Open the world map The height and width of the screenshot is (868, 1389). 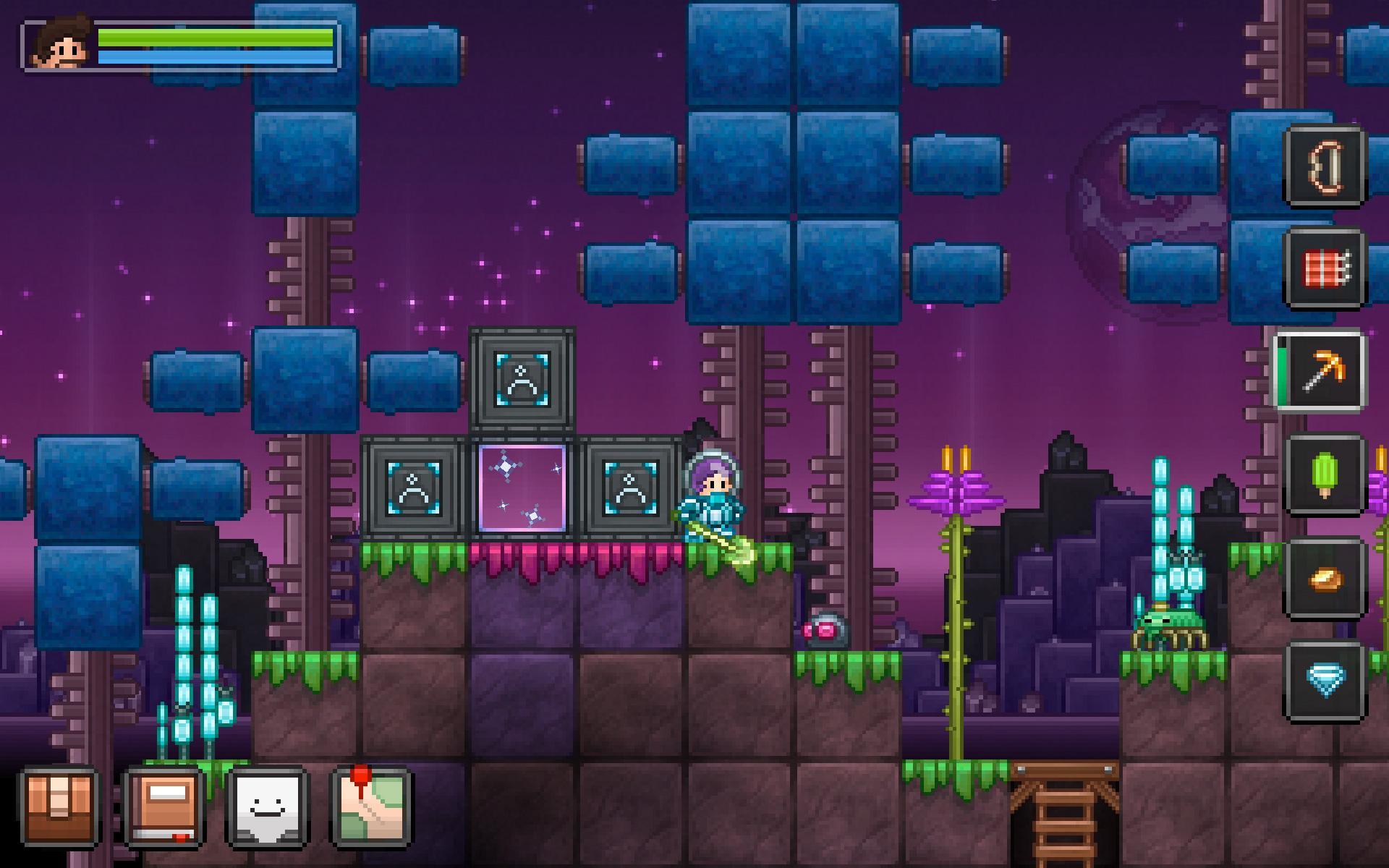click(369, 812)
